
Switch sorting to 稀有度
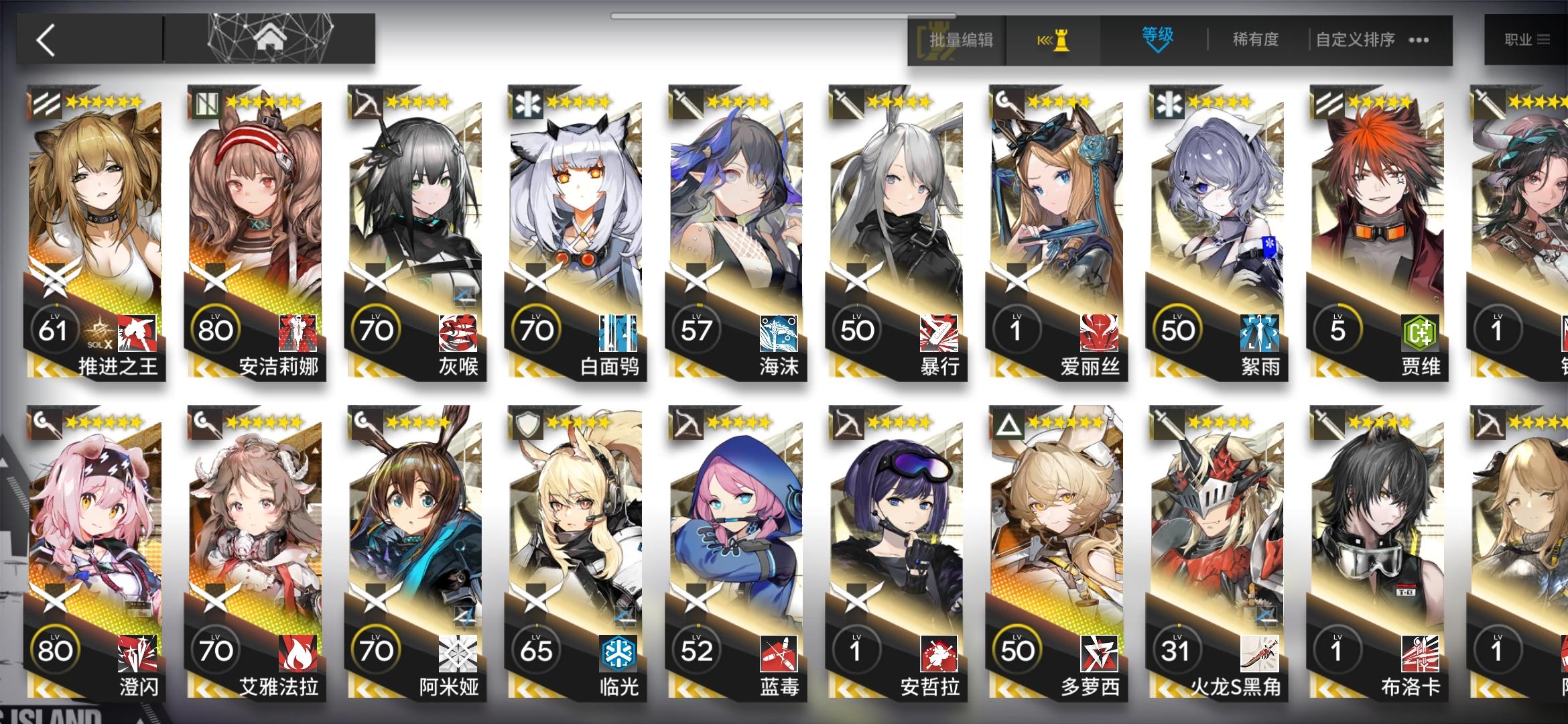[1257, 40]
